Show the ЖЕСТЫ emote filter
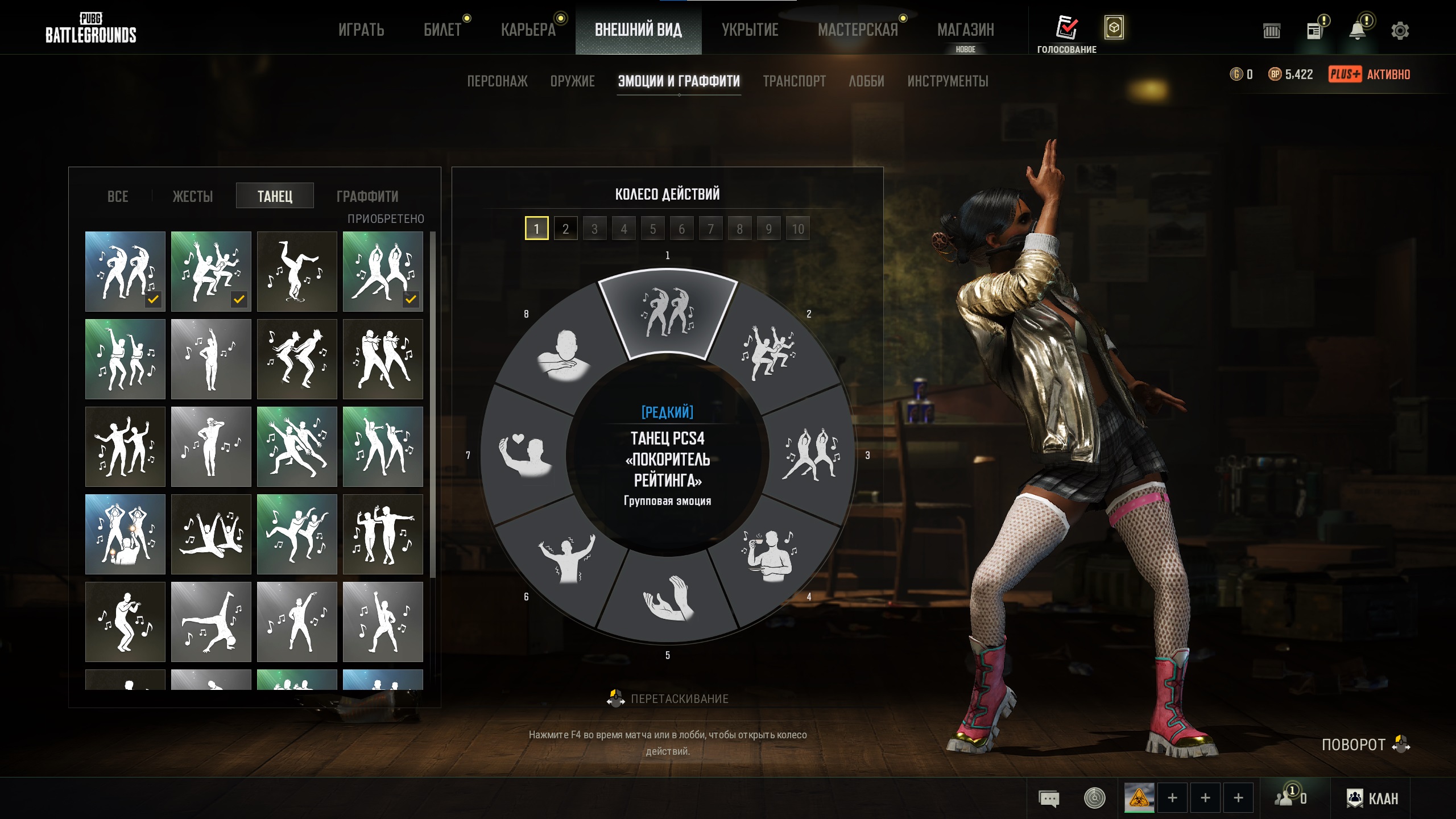The image size is (1456, 819). (x=193, y=196)
